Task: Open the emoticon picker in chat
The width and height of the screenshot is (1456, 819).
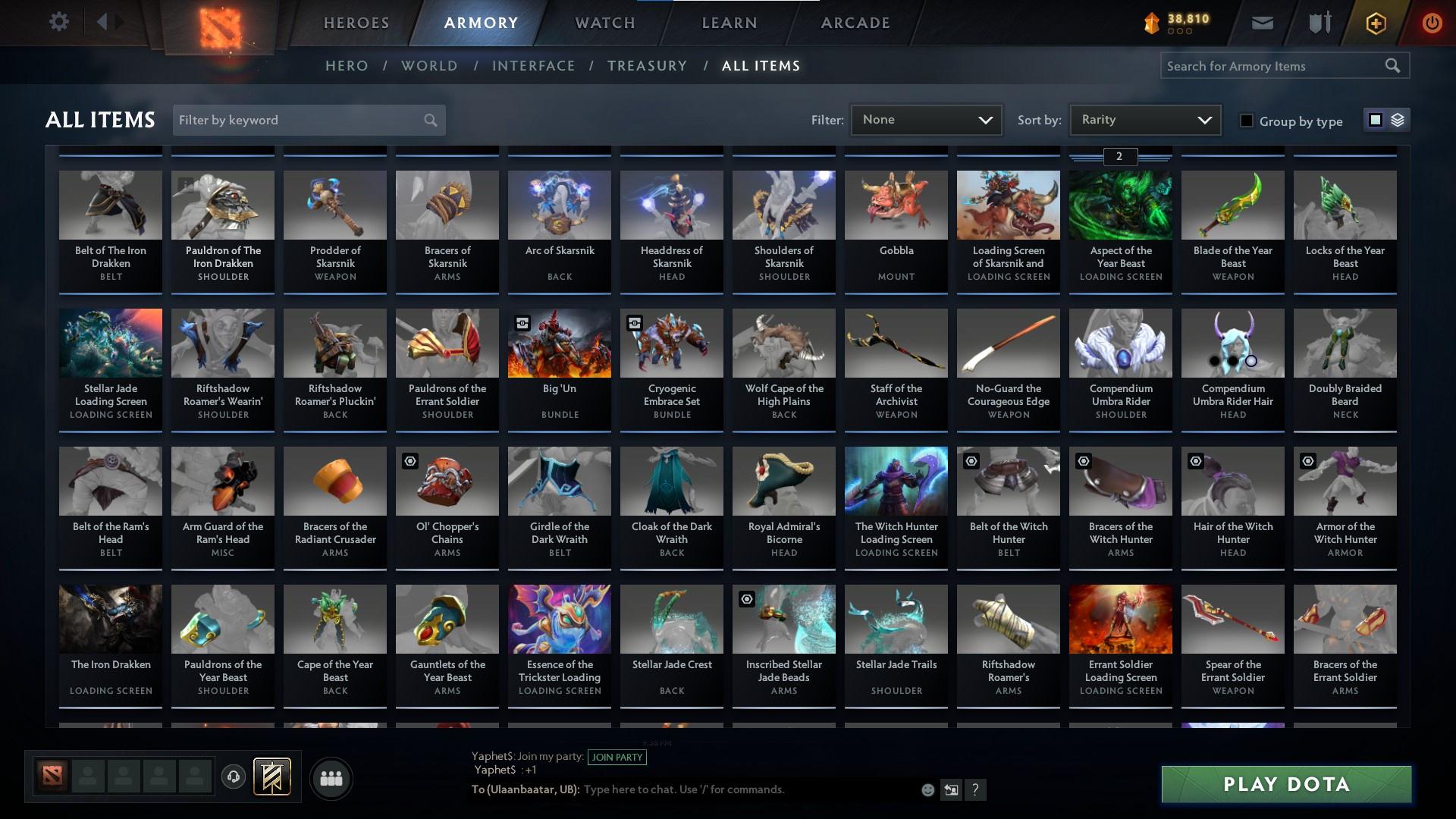Action: pos(927,789)
